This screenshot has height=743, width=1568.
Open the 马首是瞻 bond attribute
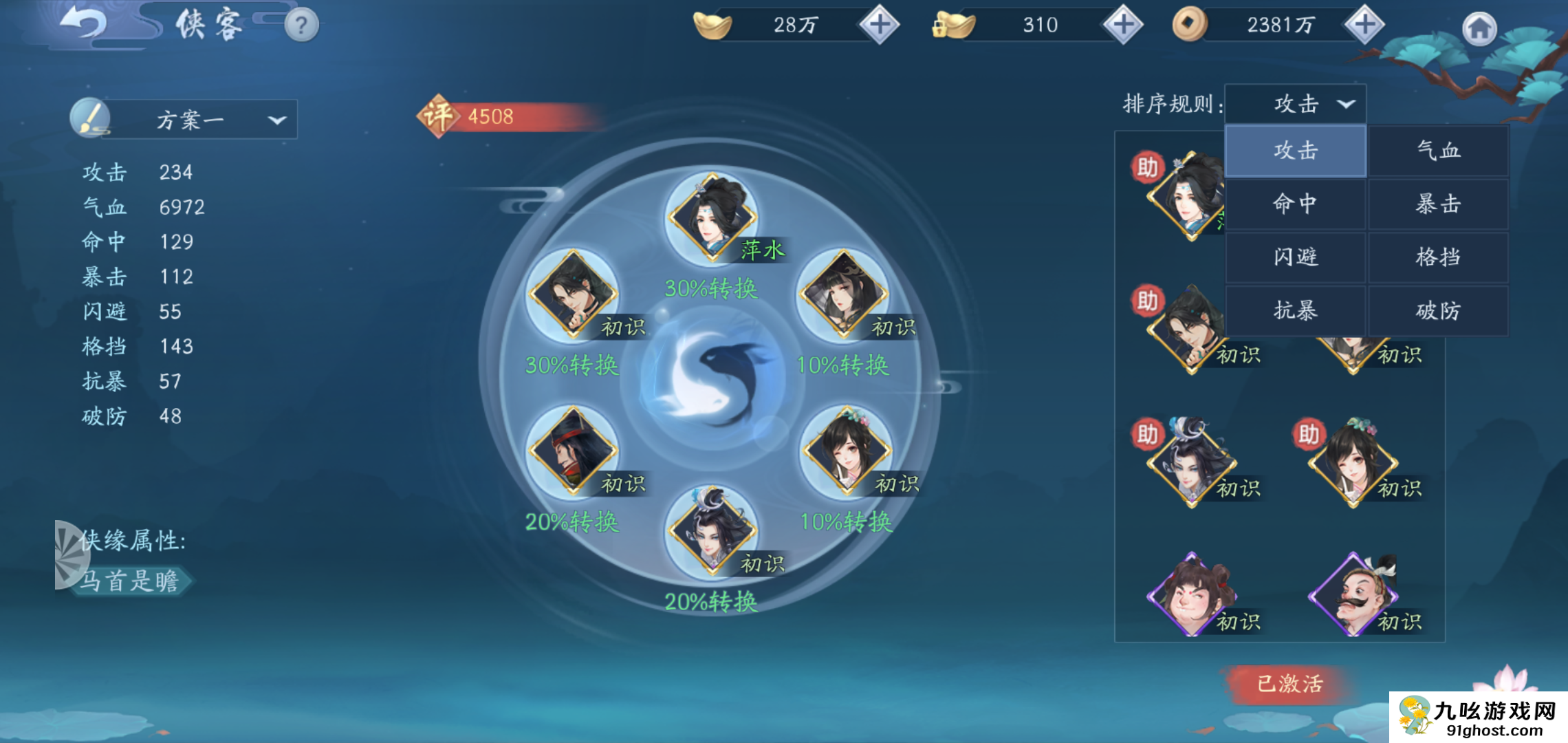coord(129,581)
